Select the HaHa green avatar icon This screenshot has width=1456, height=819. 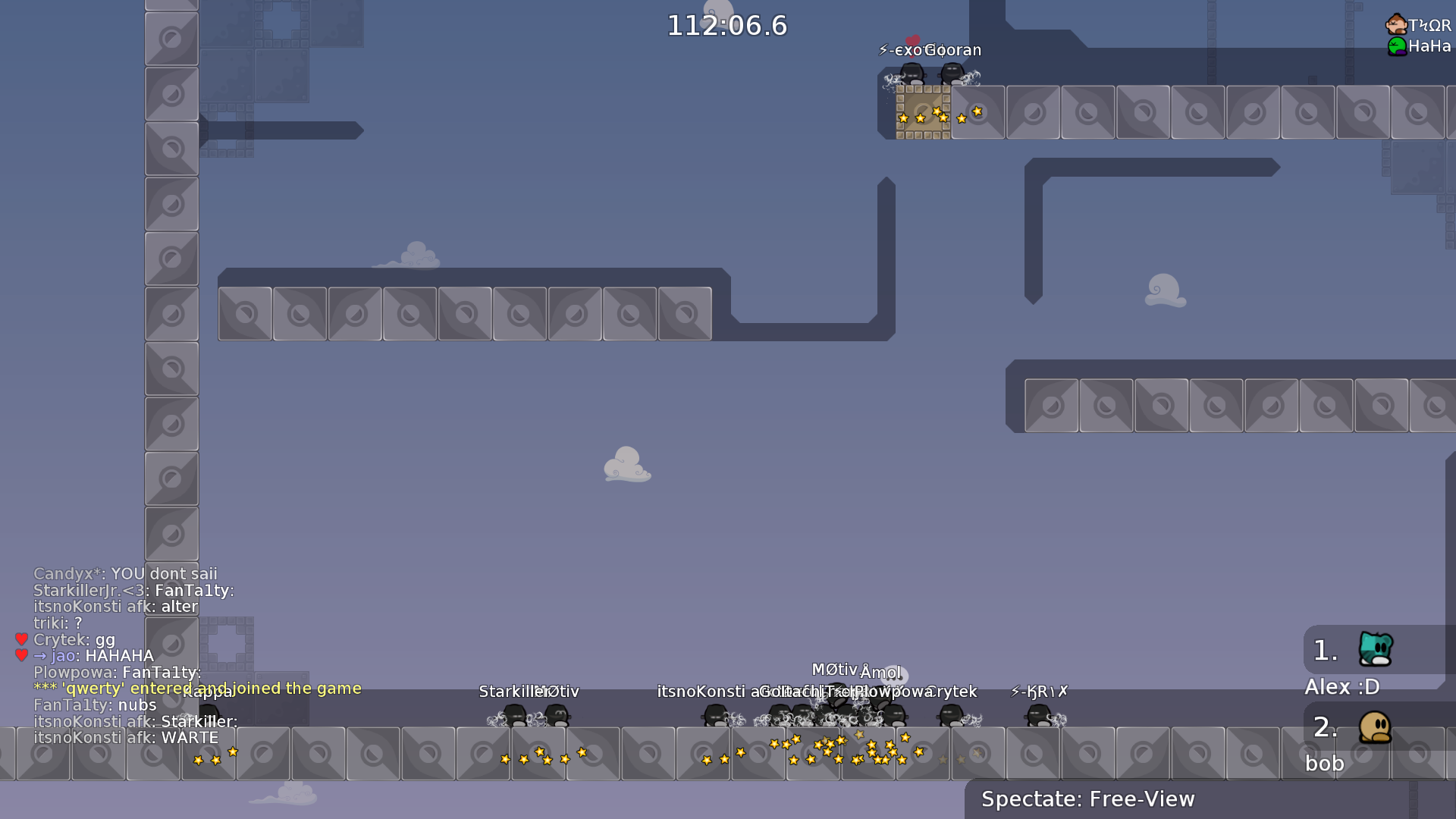point(1398,46)
